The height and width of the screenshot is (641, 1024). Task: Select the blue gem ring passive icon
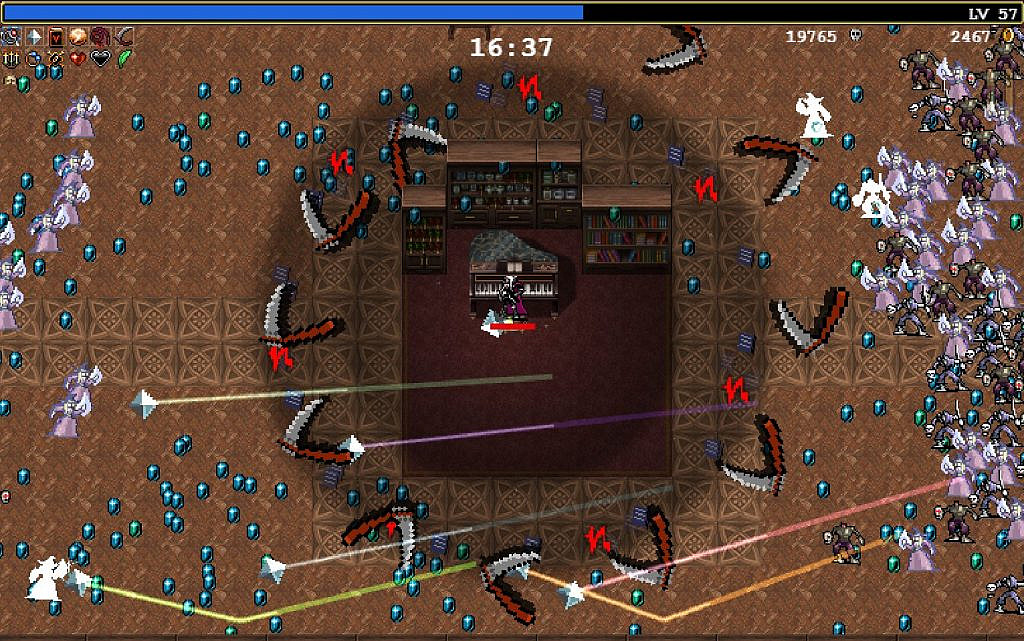pos(35,59)
